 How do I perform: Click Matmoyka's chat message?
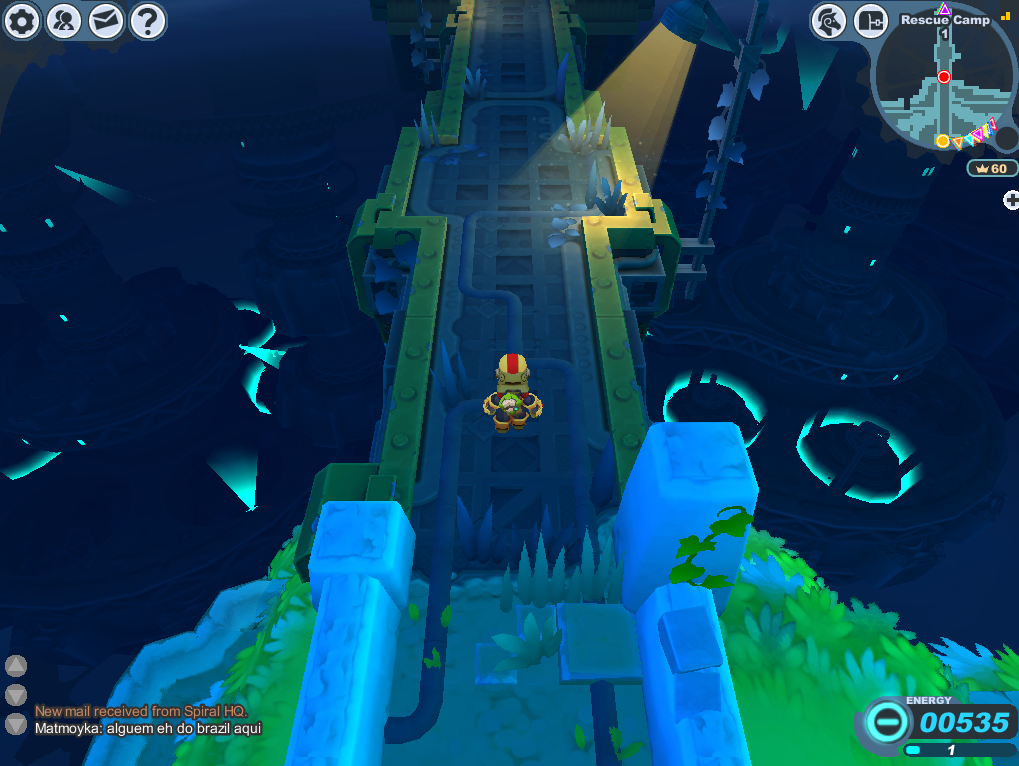coord(148,728)
